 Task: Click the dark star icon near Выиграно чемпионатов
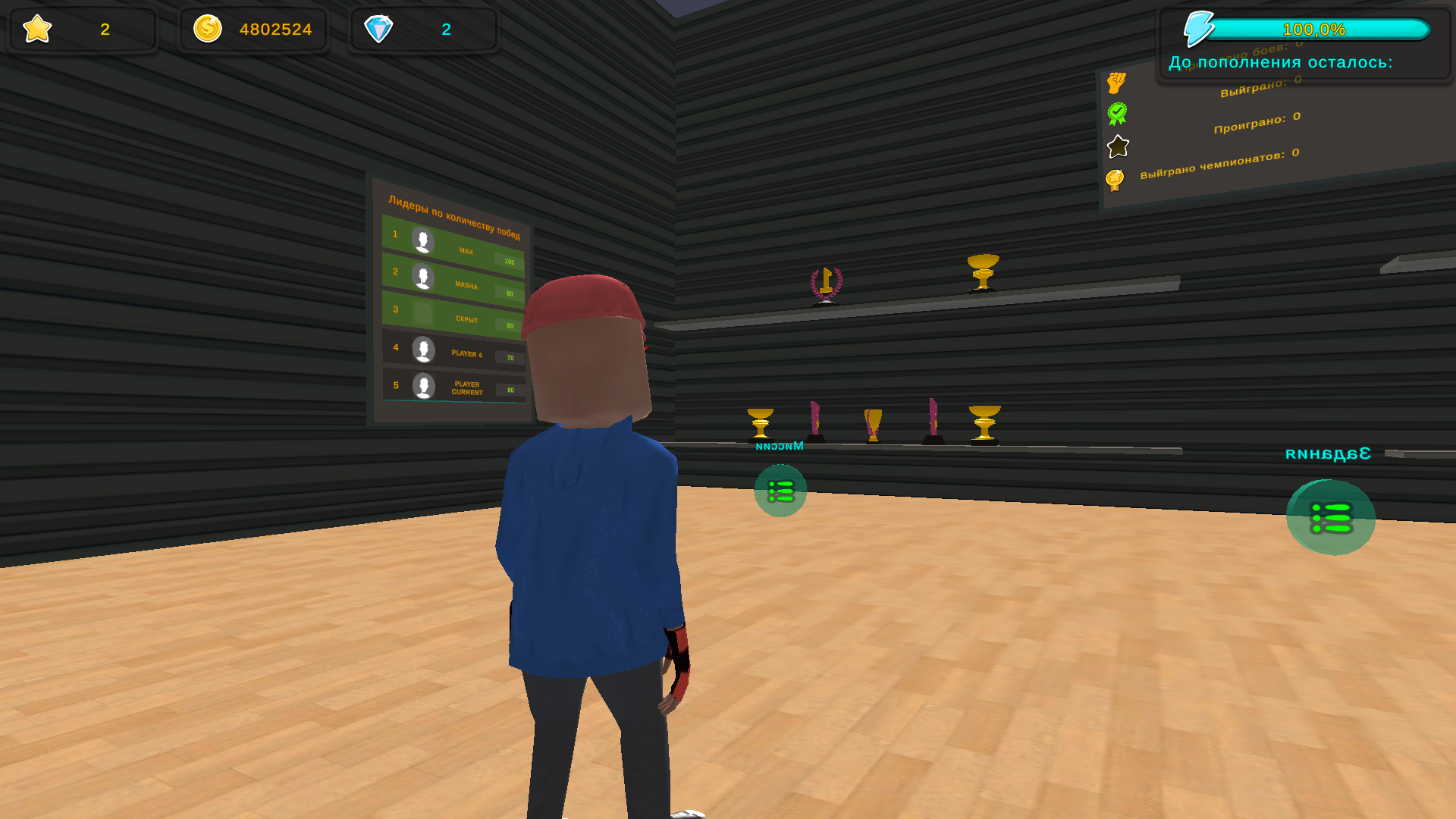pos(1117,147)
